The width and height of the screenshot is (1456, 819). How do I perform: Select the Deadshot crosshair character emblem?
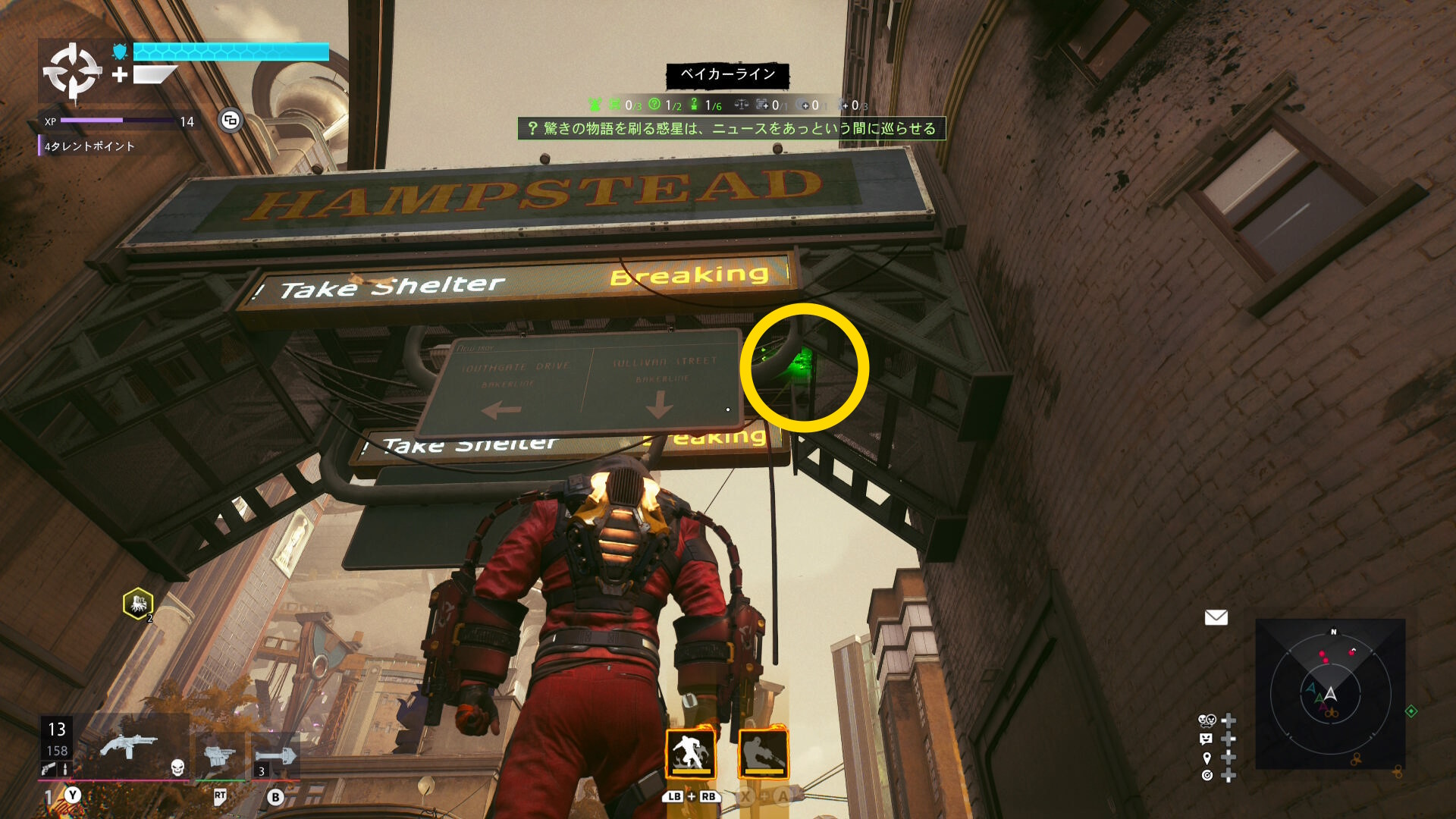click(x=71, y=72)
